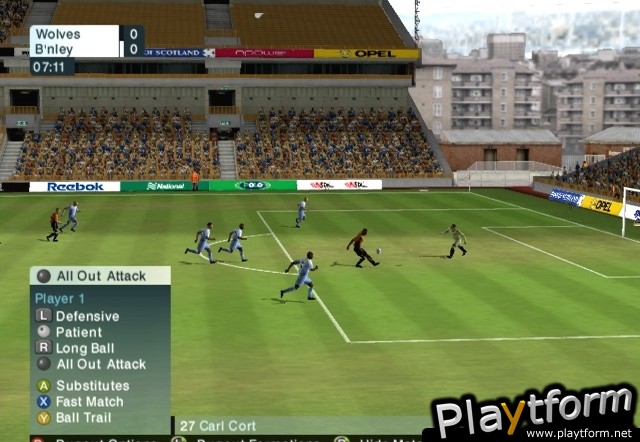Select the Defensive tactic option
Image resolution: width=640 pixels, height=442 pixels.
point(86,316)
